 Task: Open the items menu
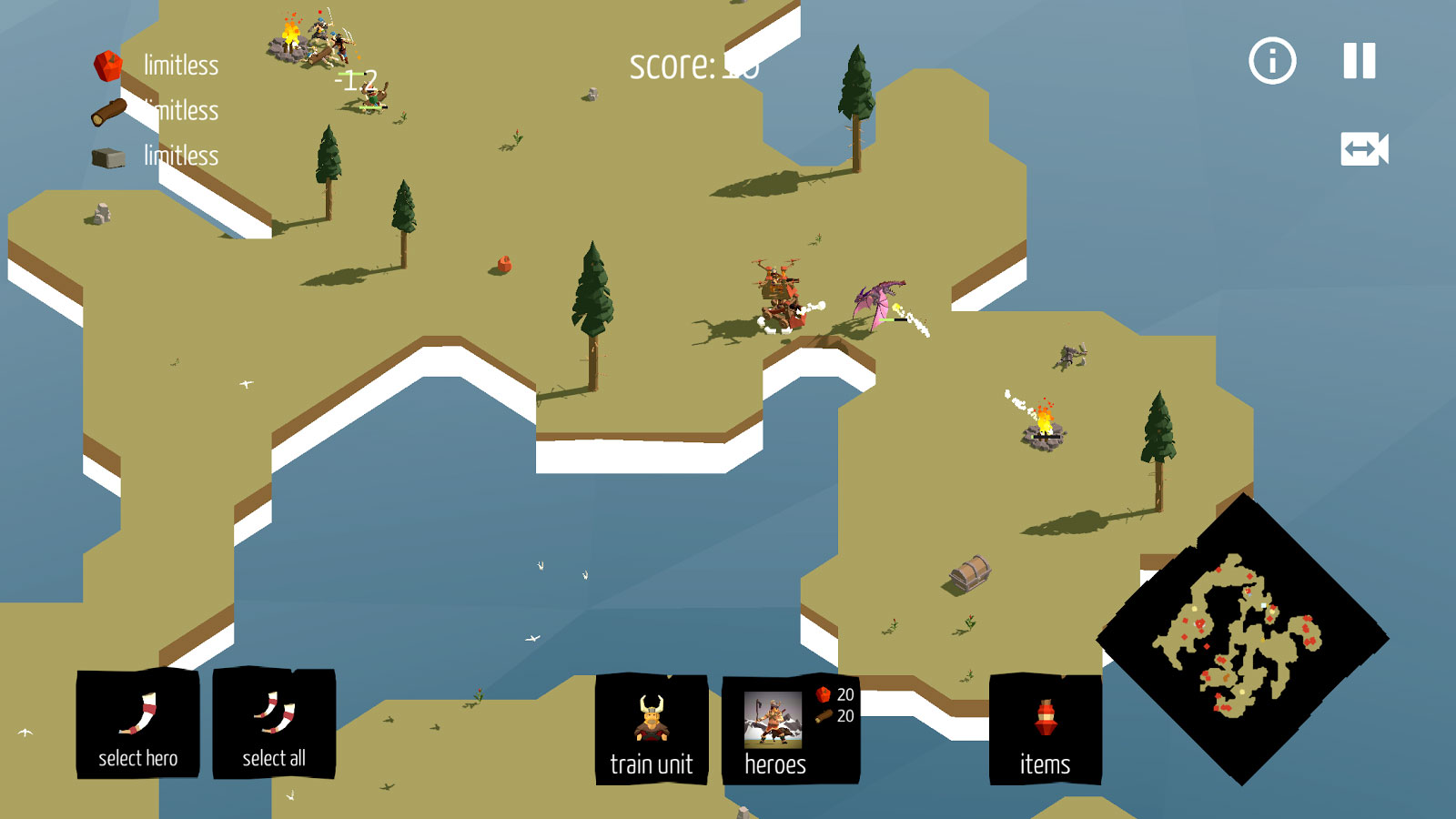[1045, 730]
